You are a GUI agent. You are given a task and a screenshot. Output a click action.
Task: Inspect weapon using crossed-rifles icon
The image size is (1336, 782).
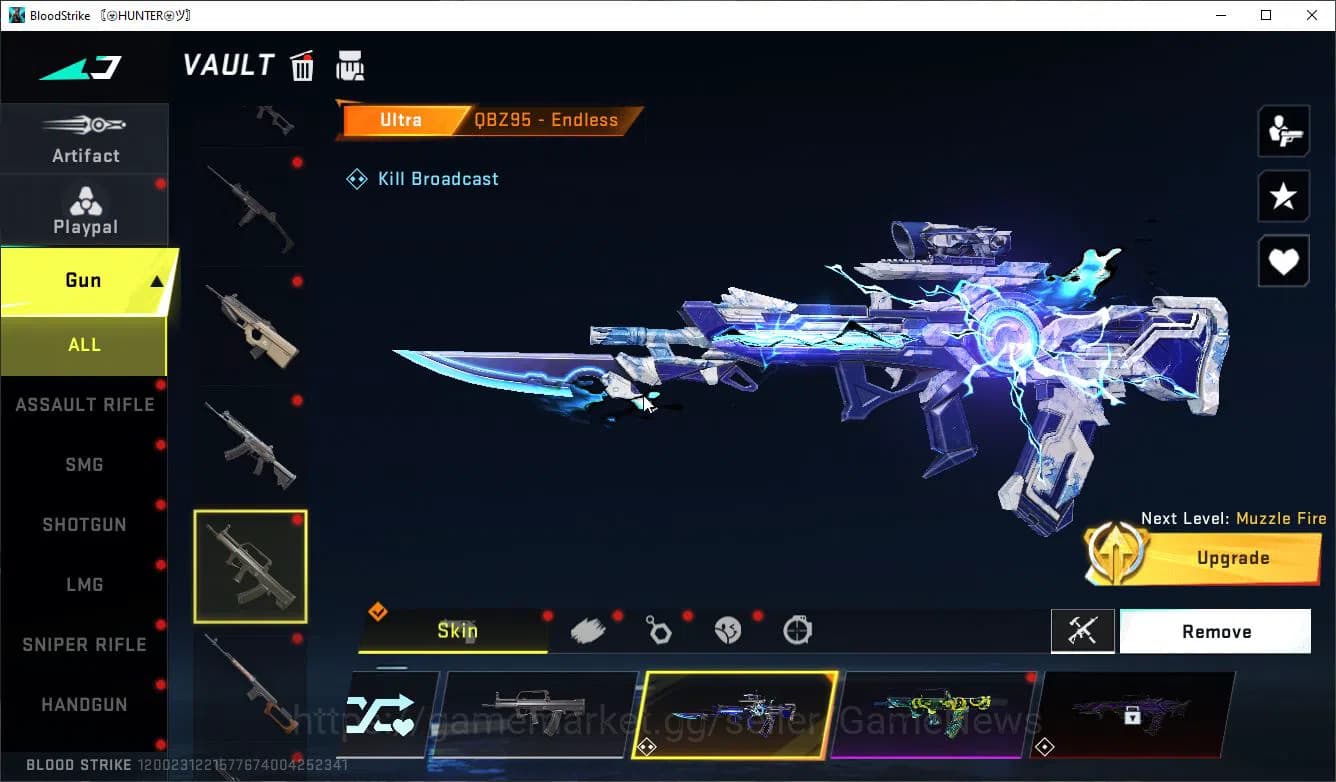pyautogui.click(x=1082, y=631)
